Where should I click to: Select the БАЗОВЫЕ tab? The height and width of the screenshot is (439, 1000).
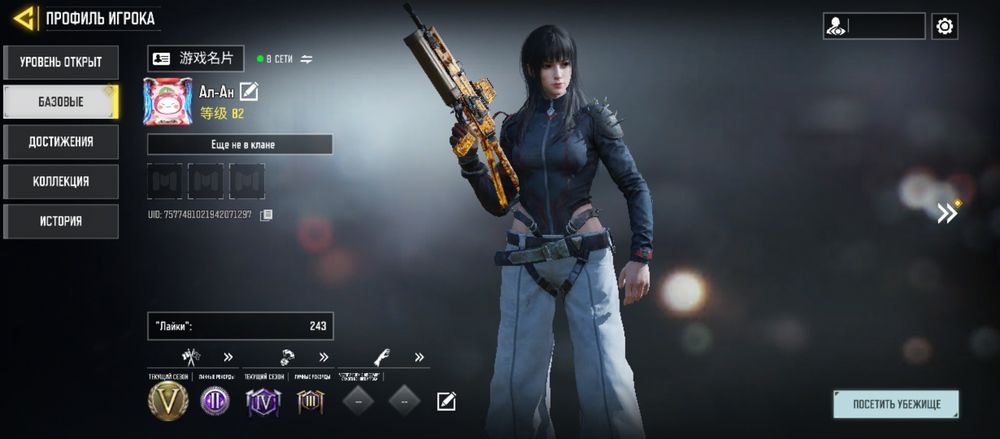(60, 102)
